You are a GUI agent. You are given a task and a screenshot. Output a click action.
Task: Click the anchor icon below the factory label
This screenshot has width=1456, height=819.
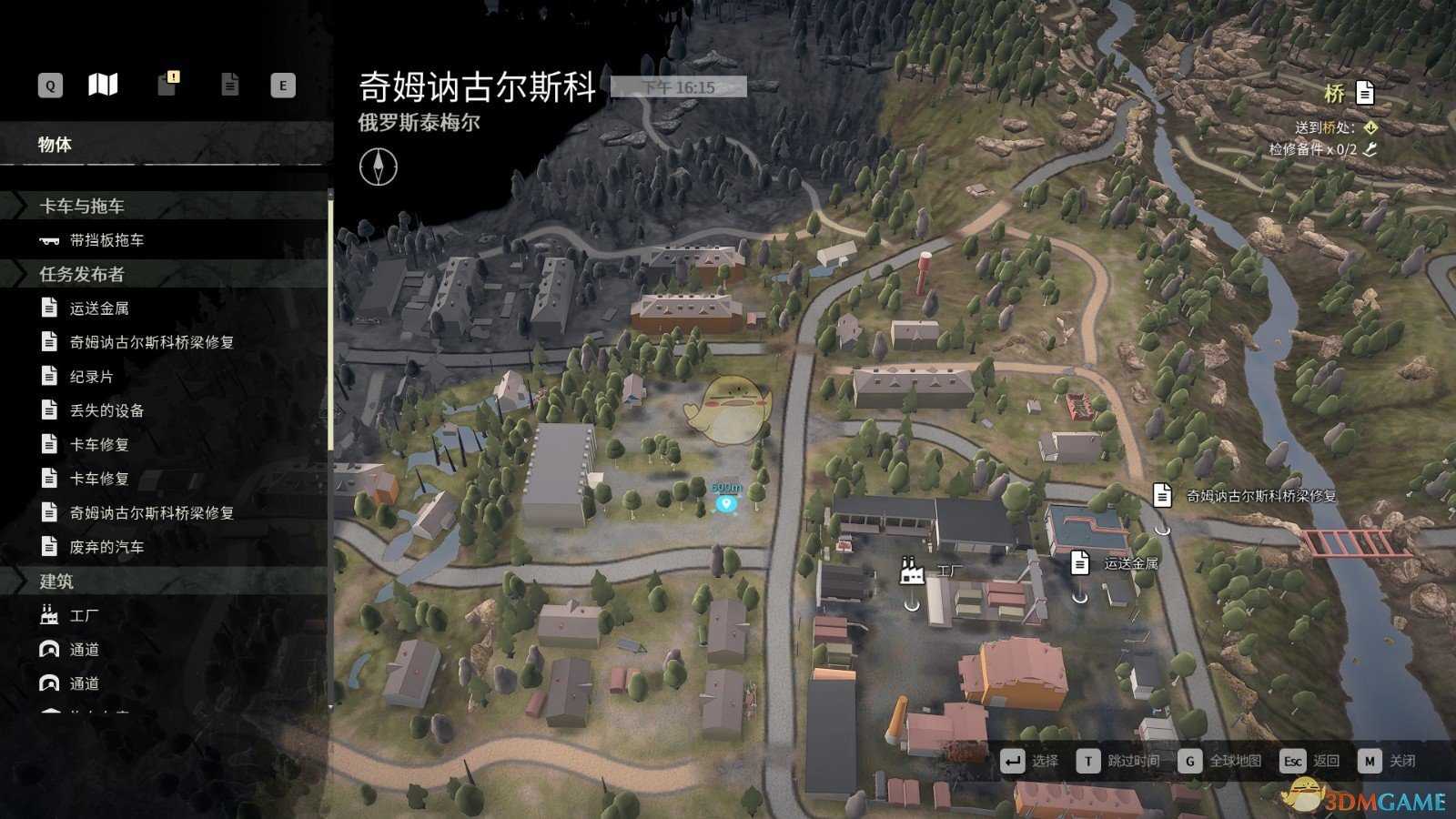911,603
